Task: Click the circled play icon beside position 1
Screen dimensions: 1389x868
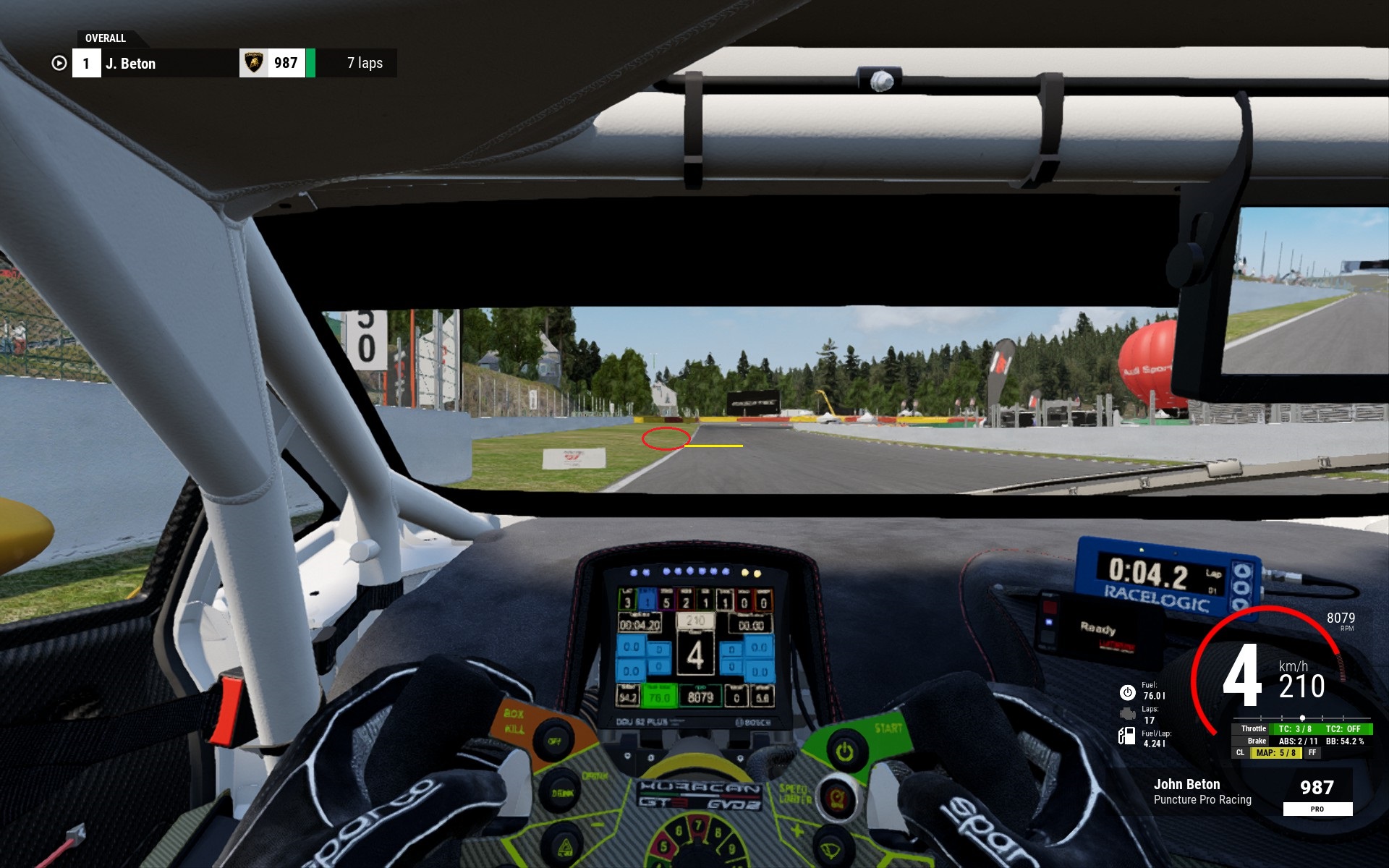Action: click(59, 64)
